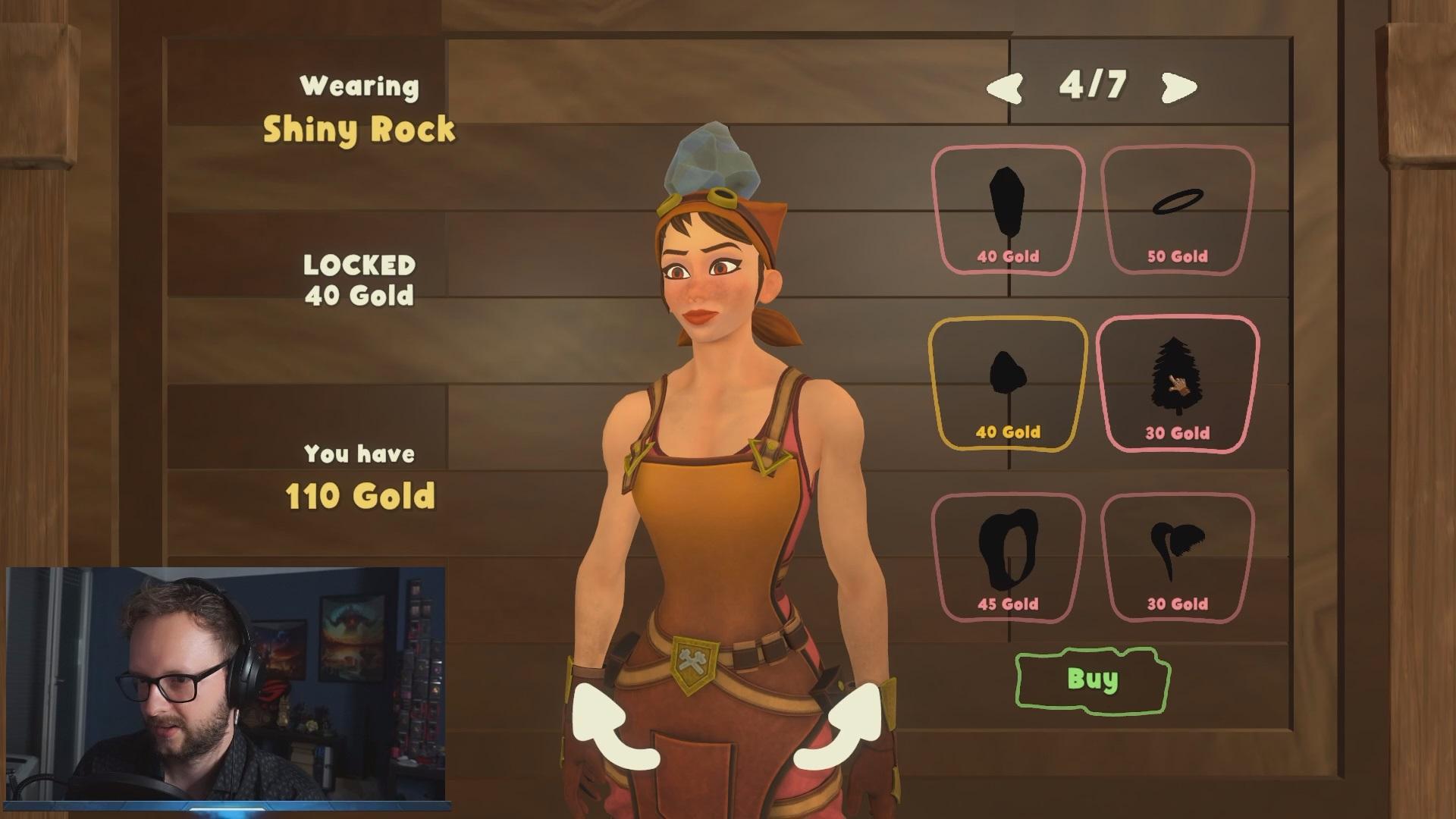Select the ponytail hair item for 30 Gold
The height and width of the screenshot is (819, 1456).
[x=1177, y=557]
